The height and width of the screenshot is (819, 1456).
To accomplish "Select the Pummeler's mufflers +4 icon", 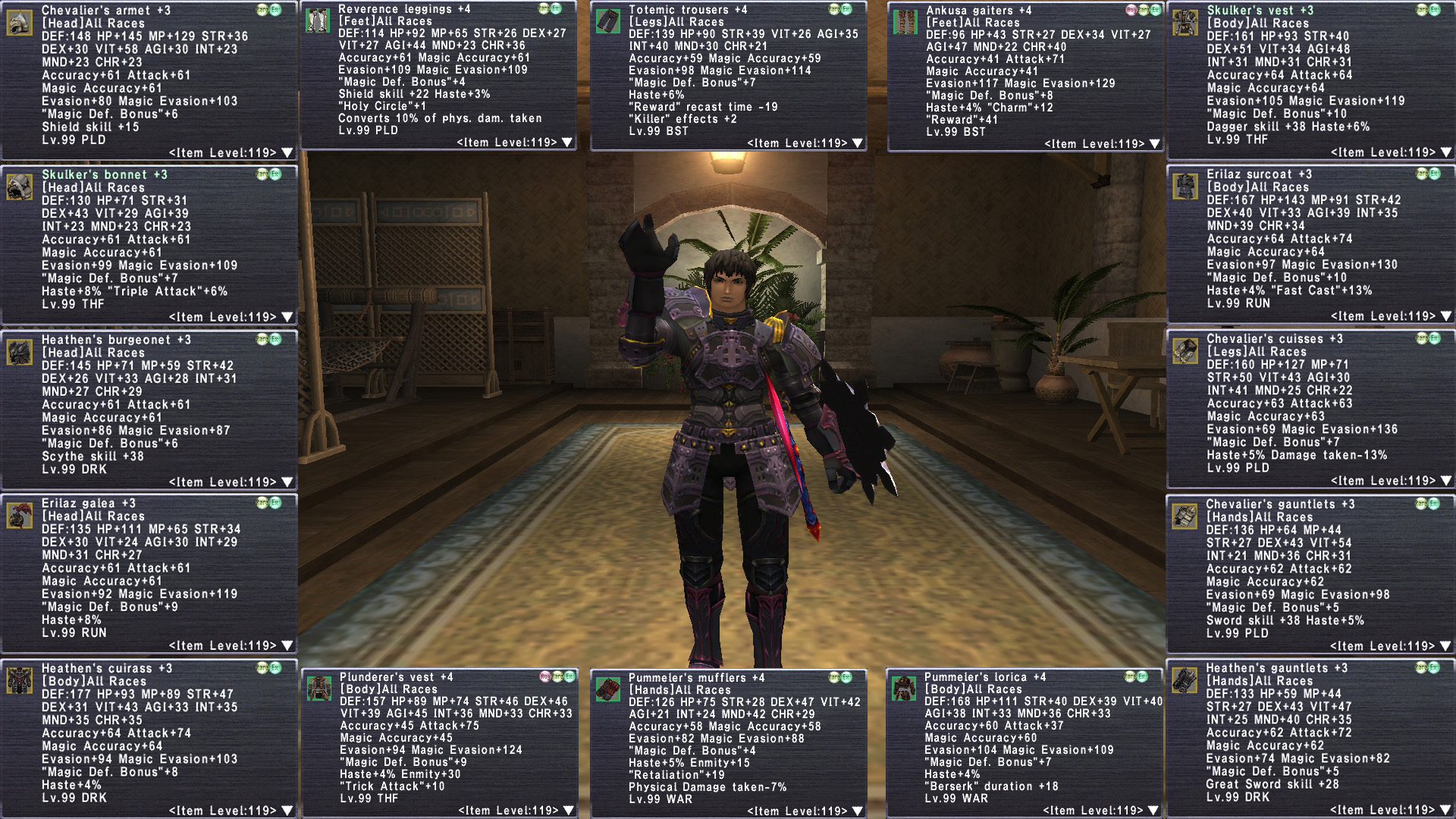I will tap(608, 689).
